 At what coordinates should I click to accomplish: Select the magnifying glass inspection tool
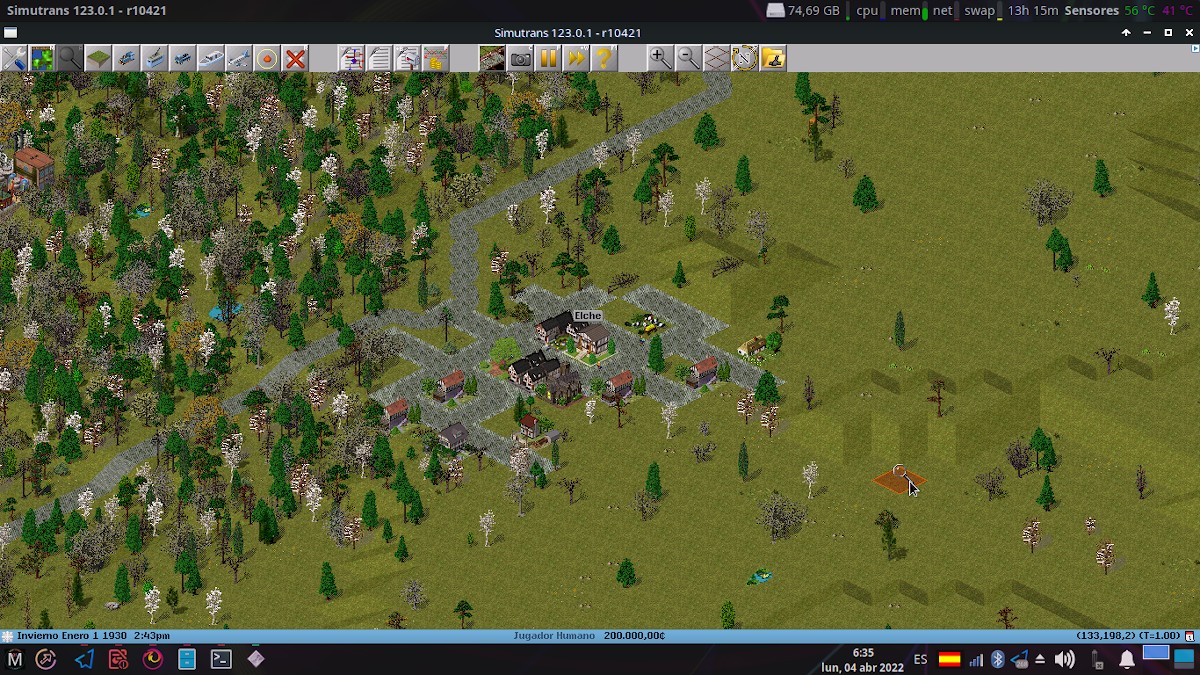click(x=70, y=58)
